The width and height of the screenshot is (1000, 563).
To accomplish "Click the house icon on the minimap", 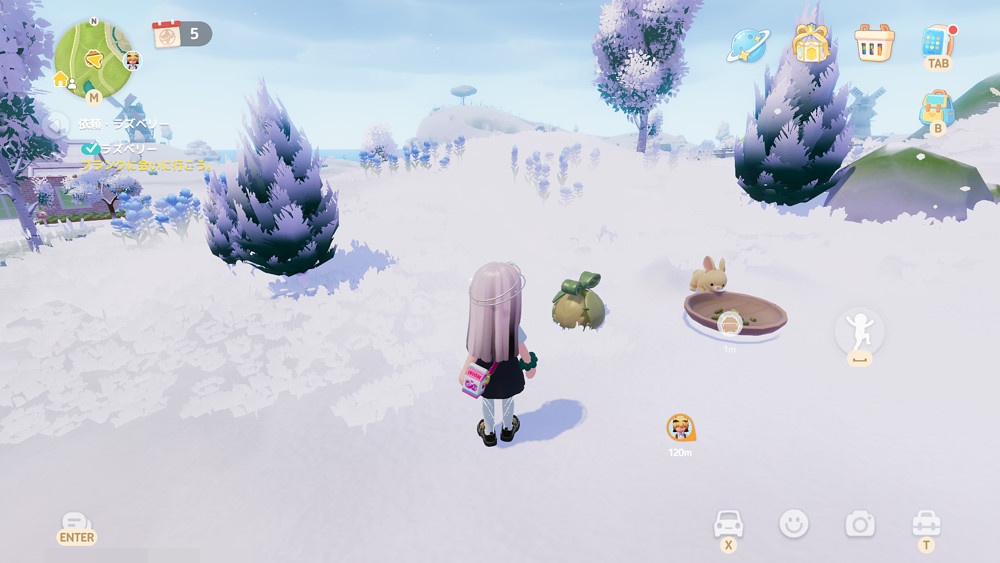I will [x=61, y=79].
